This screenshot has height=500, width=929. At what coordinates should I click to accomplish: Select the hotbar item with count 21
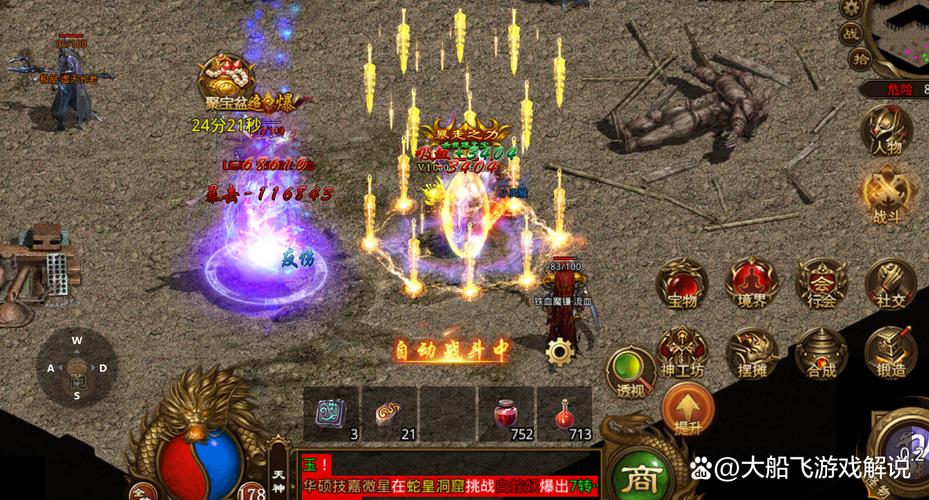coord(388,410)
